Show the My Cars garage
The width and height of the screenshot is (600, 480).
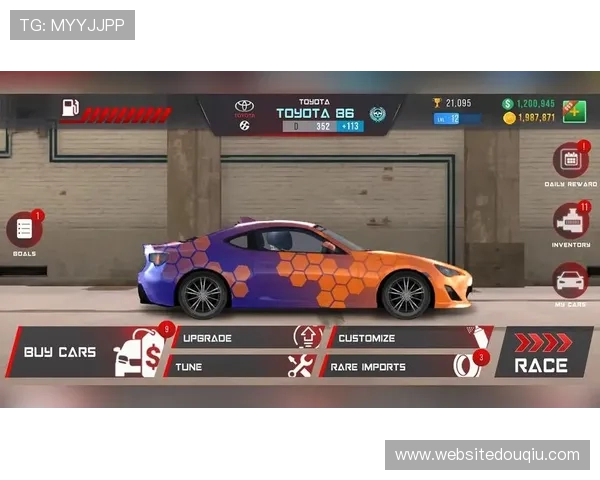pos(570,280)
